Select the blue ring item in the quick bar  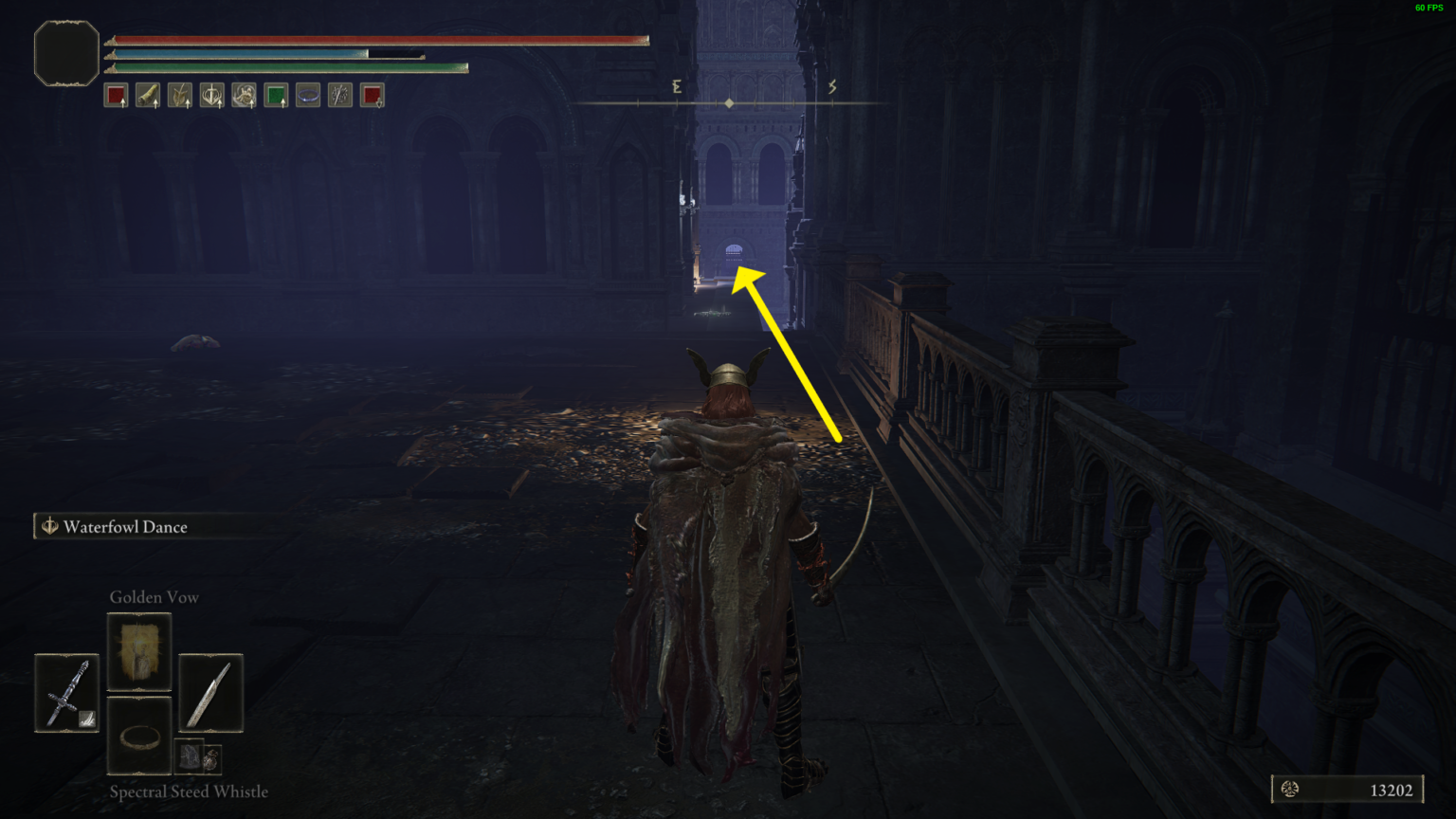pos(307,94)
